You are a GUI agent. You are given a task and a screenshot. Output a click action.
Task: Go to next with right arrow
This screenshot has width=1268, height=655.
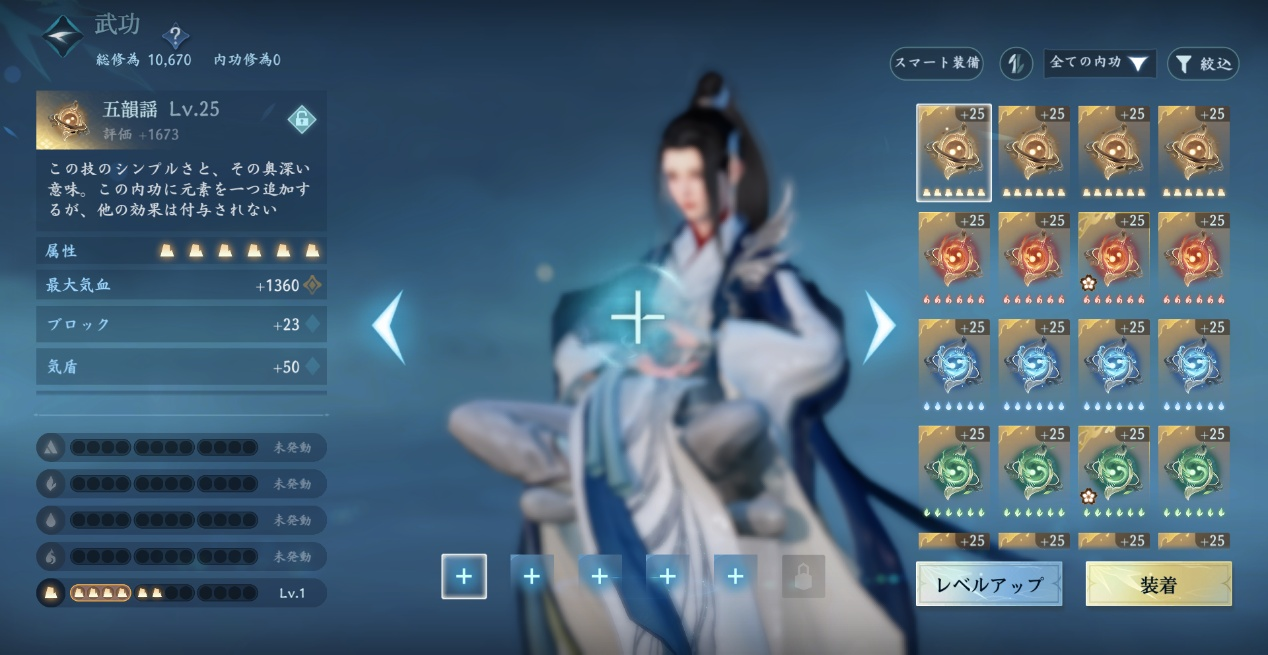[x=880, y=326]
